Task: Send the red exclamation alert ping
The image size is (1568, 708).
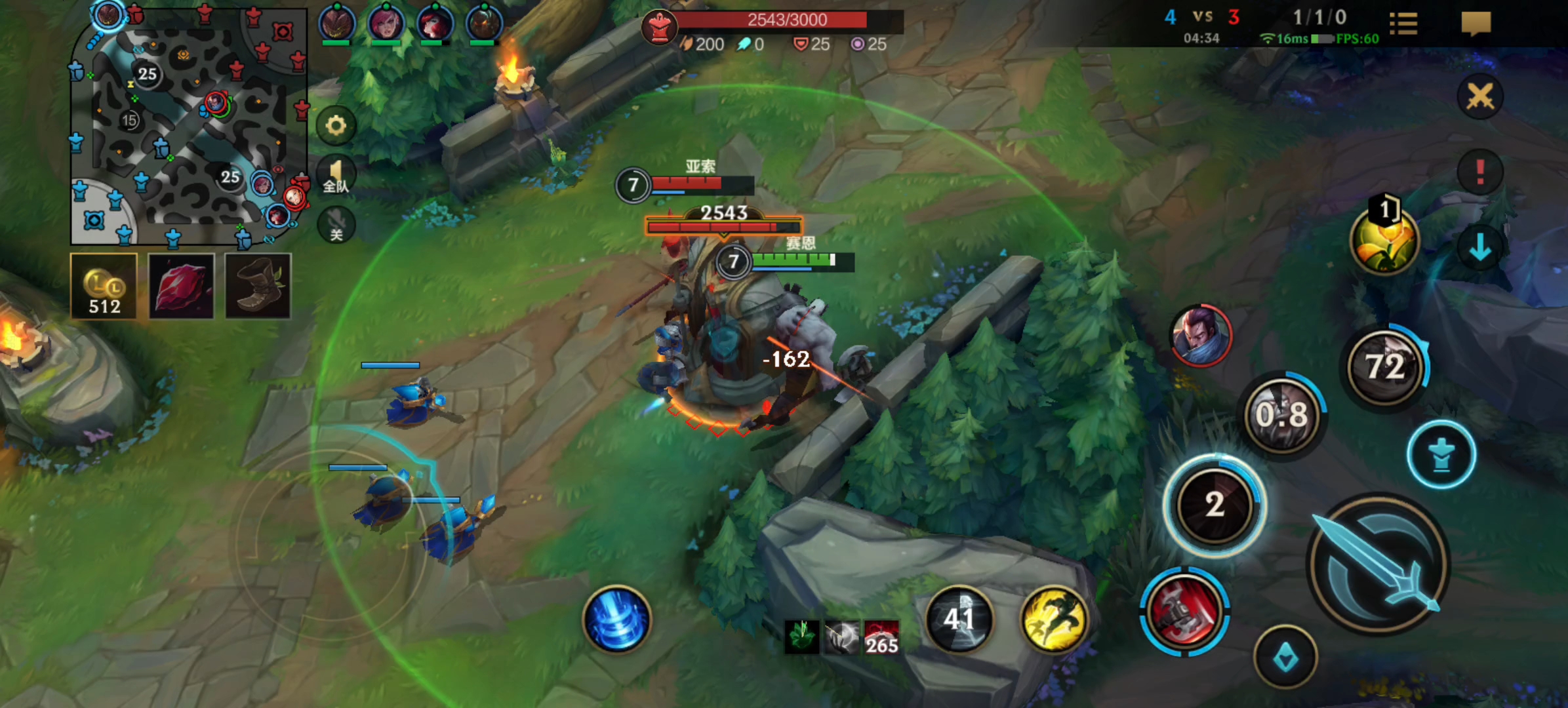Action: point(1479,172)
